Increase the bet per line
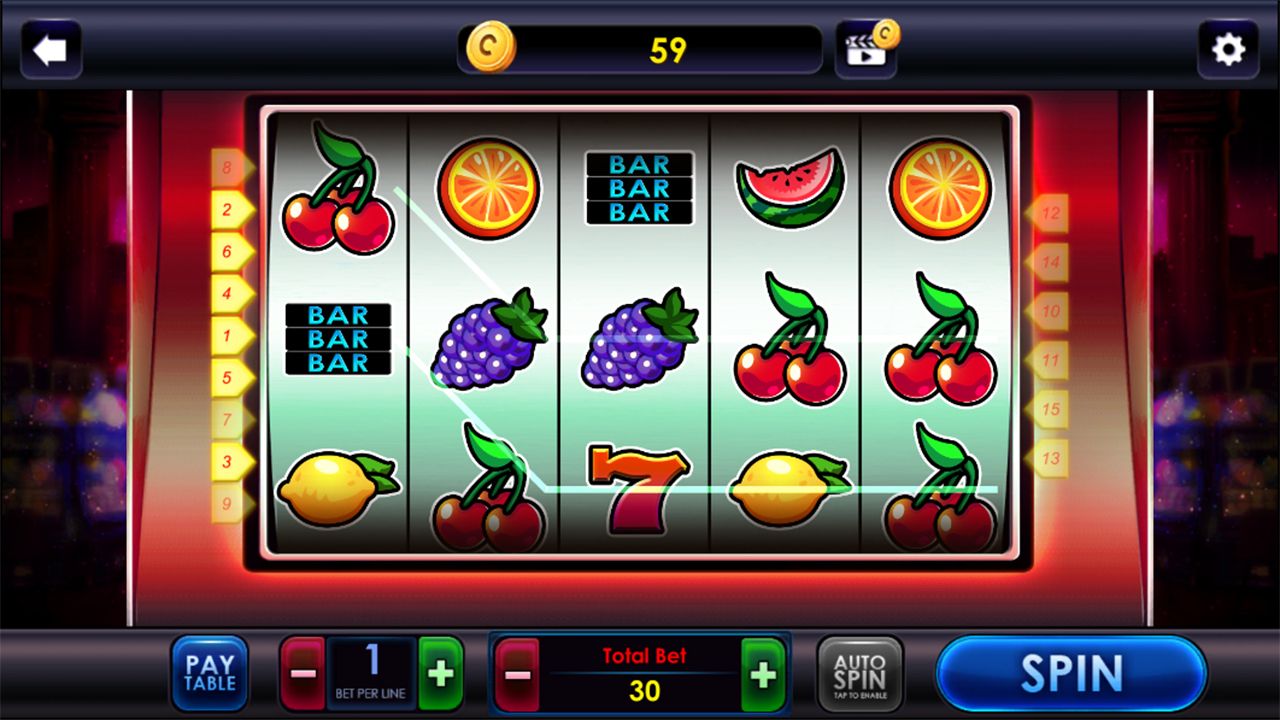Image resolution: width=1280 pixels, height=720 pixels. pyautogui.click(x=441, y=673)
